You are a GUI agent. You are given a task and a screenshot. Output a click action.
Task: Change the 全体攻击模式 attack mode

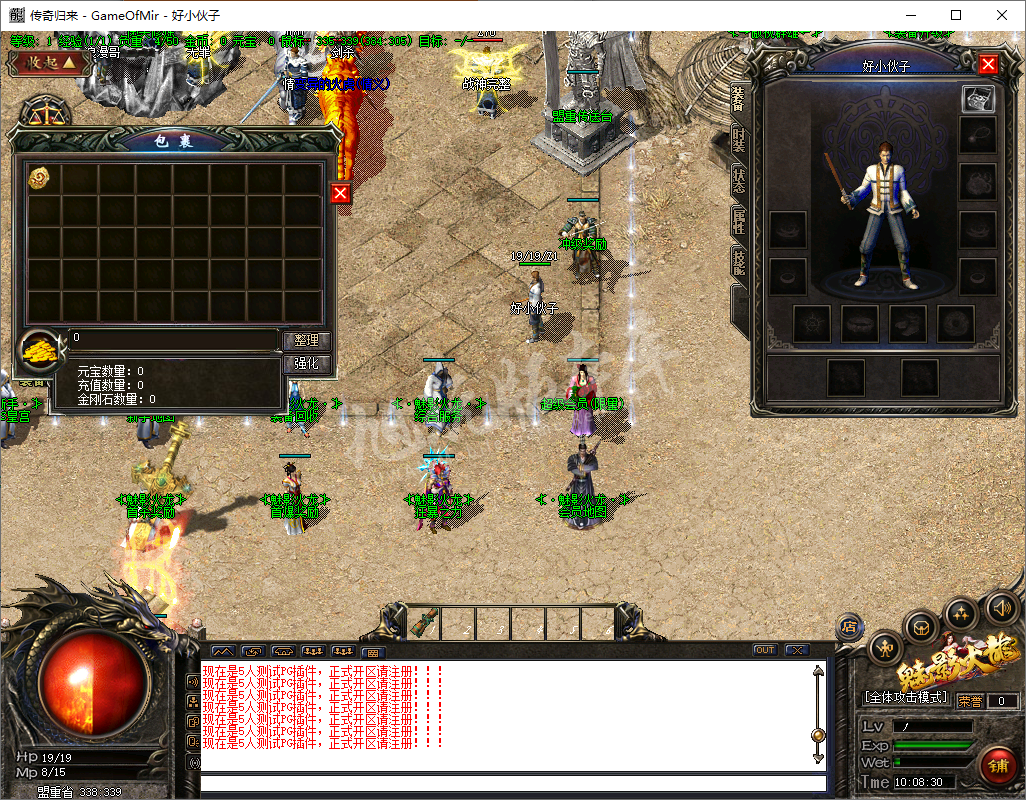point(905,697)
